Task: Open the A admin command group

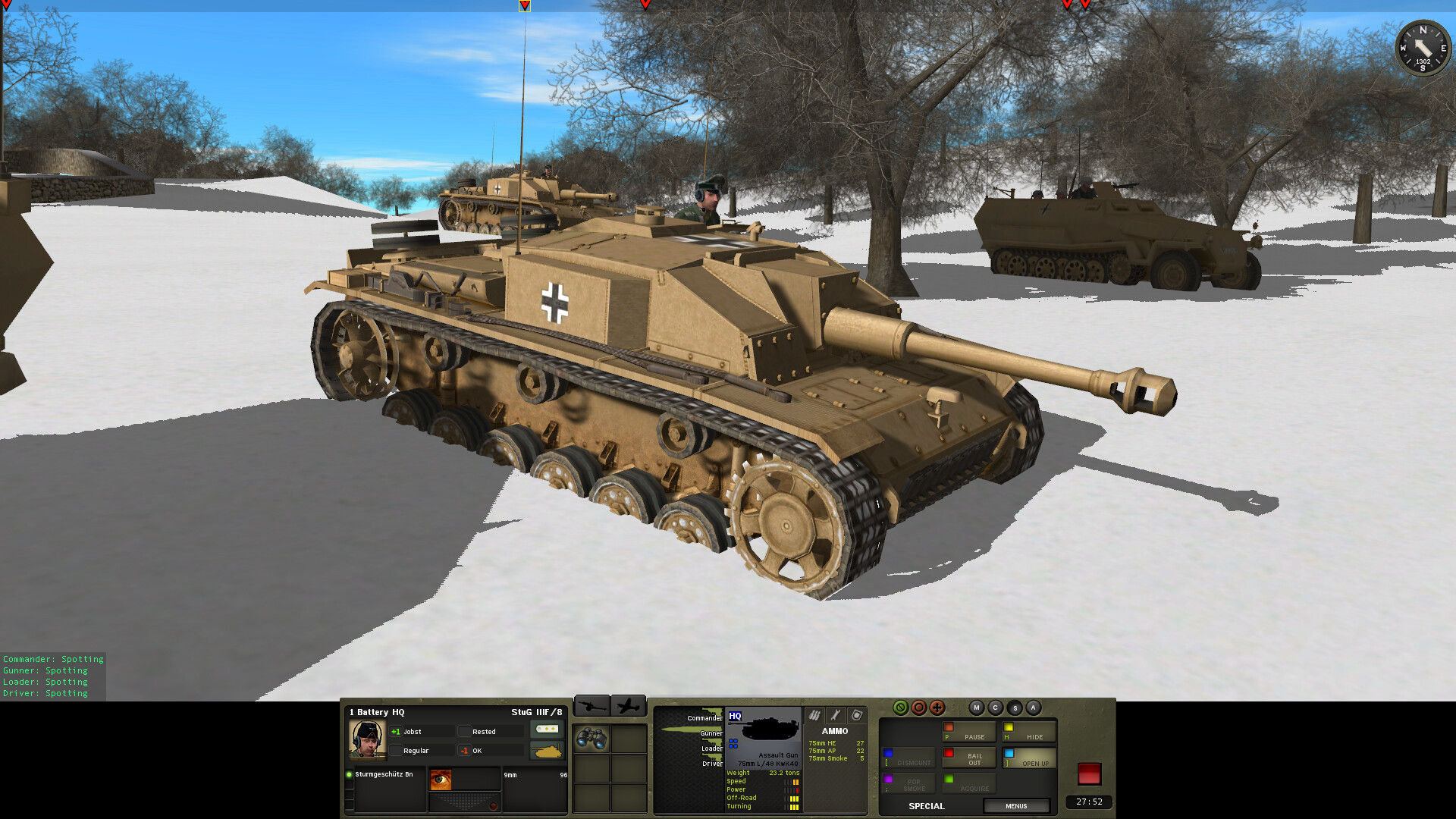Action: pos(1033,708)
